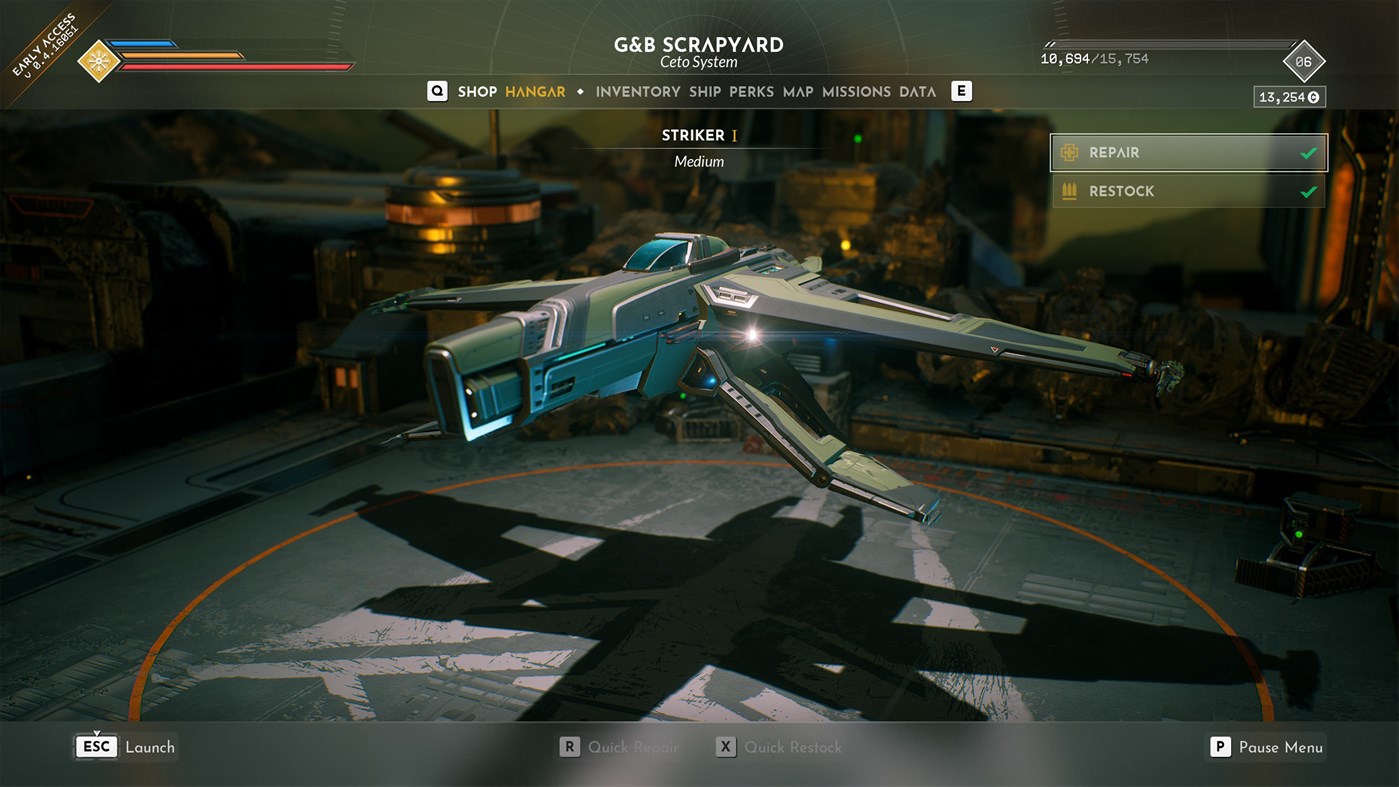
Task: Click the Restock ammo icon
Action: [x=1069, y=190]
